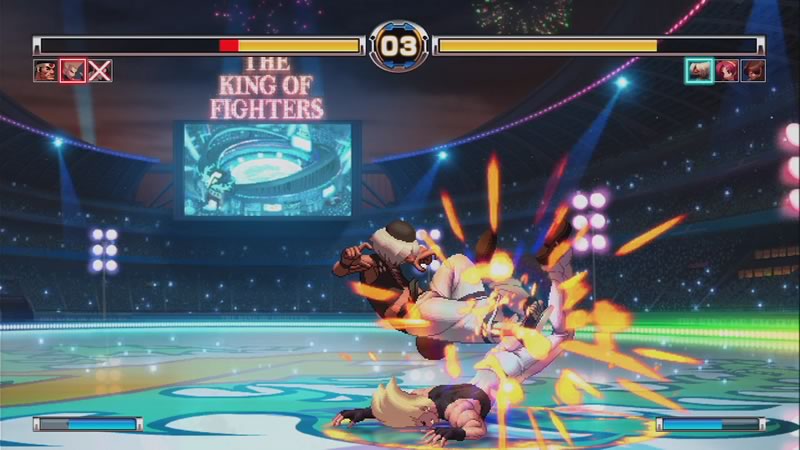Viewport: 800px width, 450px height.
Task: Choose the dark-haired scarred fighter portrait
Action: (45, 70)
